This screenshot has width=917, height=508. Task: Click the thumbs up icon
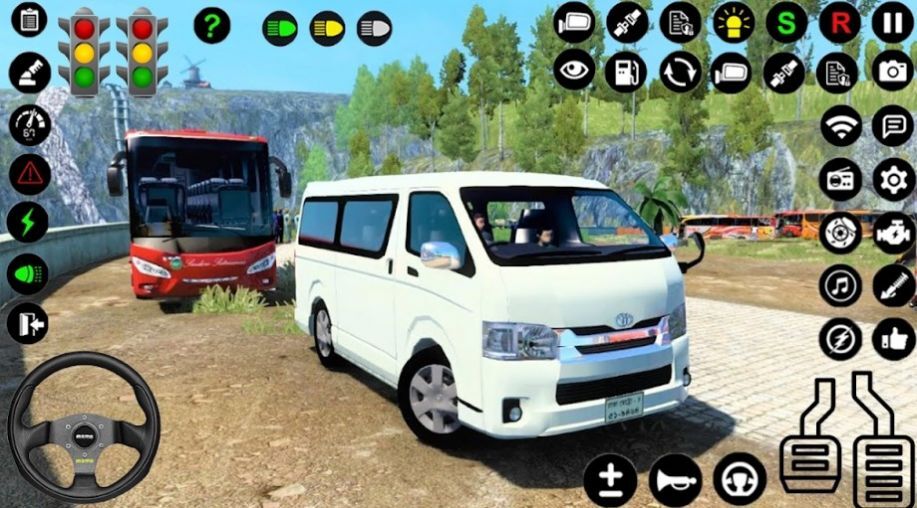click(x=892, y=339)
